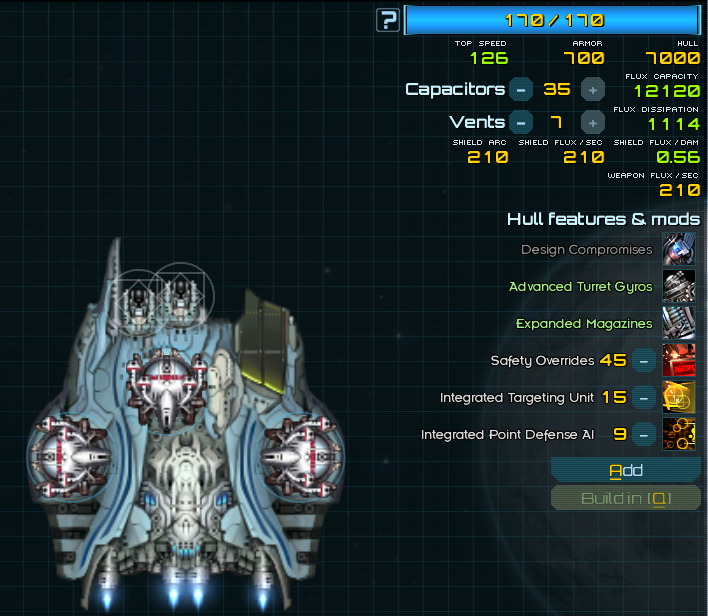Reduce the number of Vents
The image size is (708, 616).
pos(520,123)
